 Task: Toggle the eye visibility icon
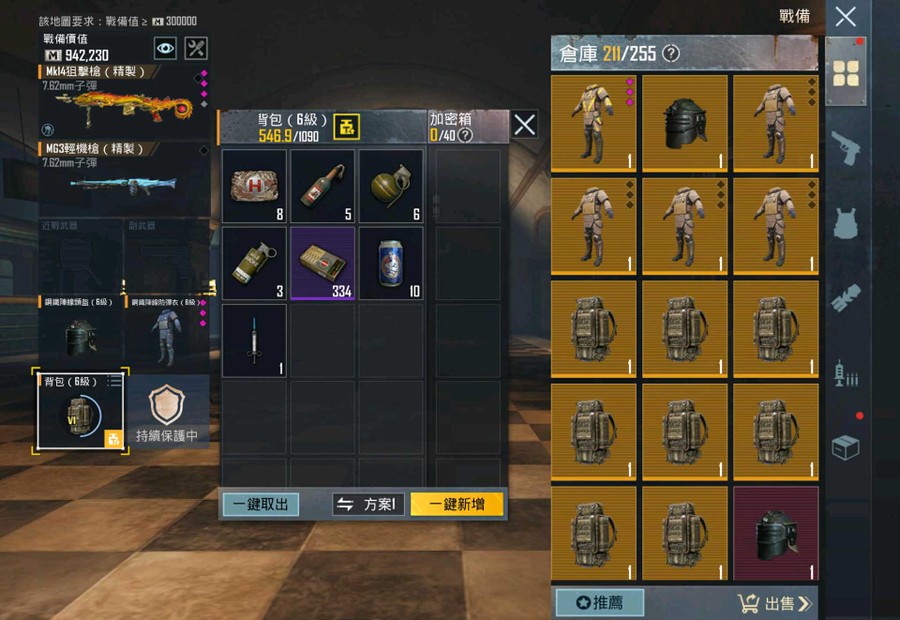(x=165, y=47)
